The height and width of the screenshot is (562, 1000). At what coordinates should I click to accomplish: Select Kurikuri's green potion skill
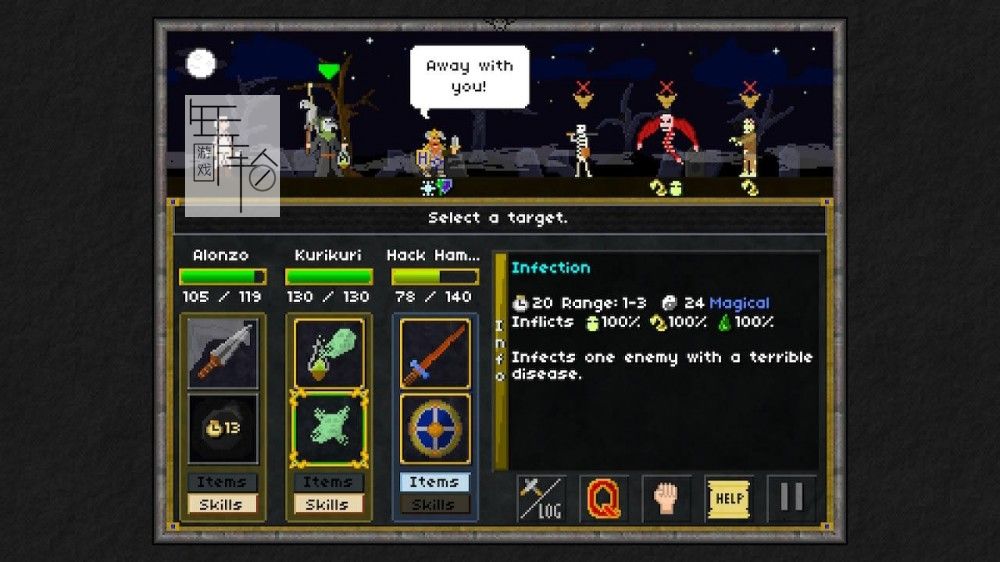pyautogui.click(x=328, y=353)
